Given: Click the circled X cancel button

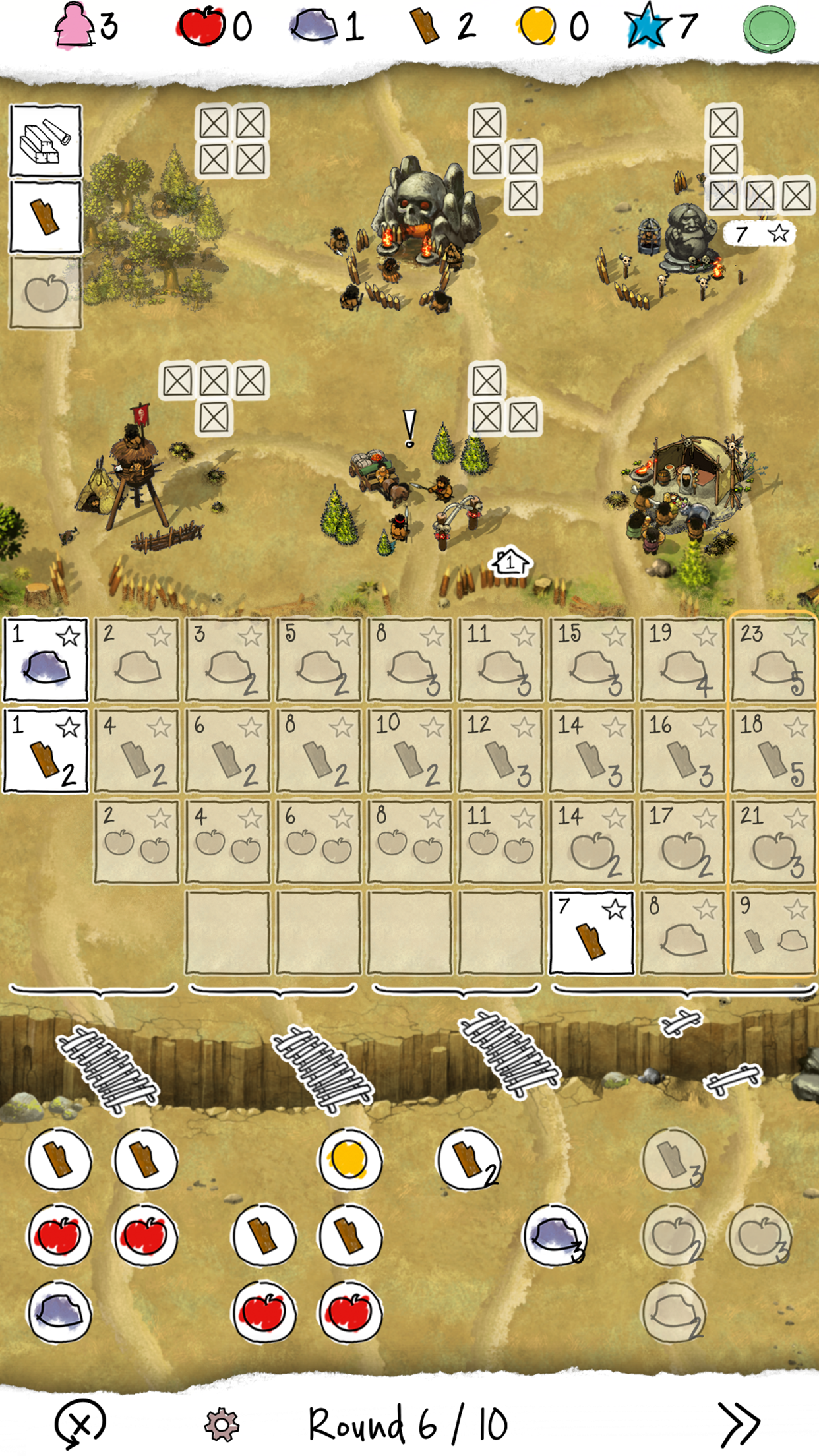Looking at the screenshot, I should 80,1424.
